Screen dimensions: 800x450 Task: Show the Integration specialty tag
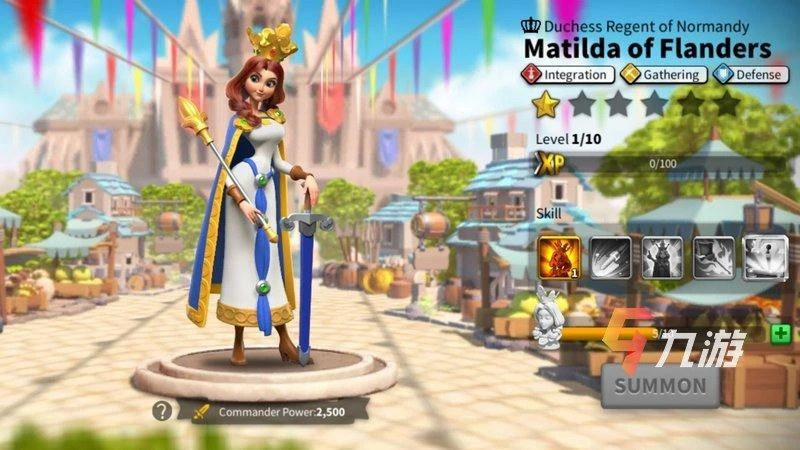(567, 74)
